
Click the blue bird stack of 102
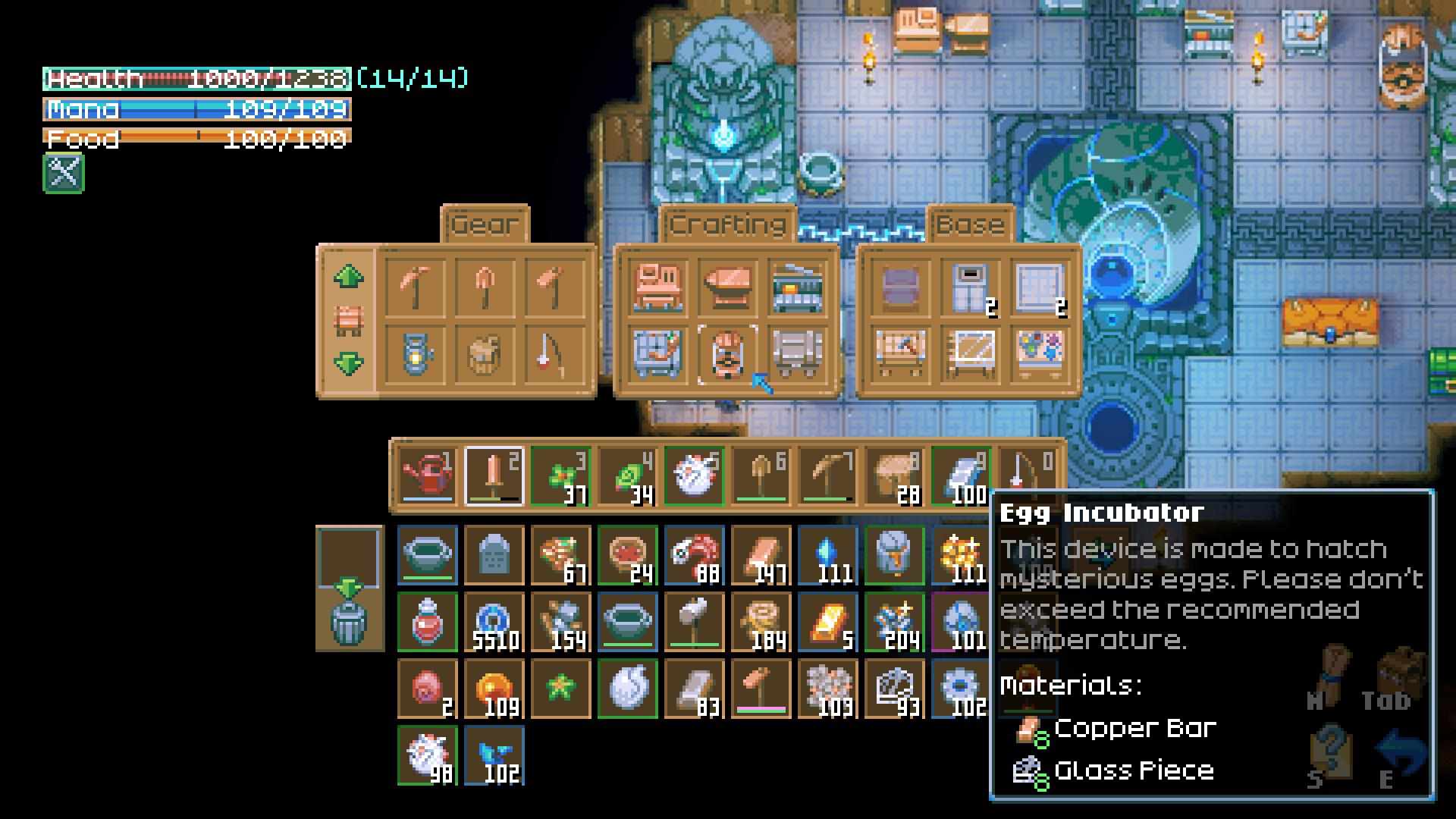[x=494, y=755]
